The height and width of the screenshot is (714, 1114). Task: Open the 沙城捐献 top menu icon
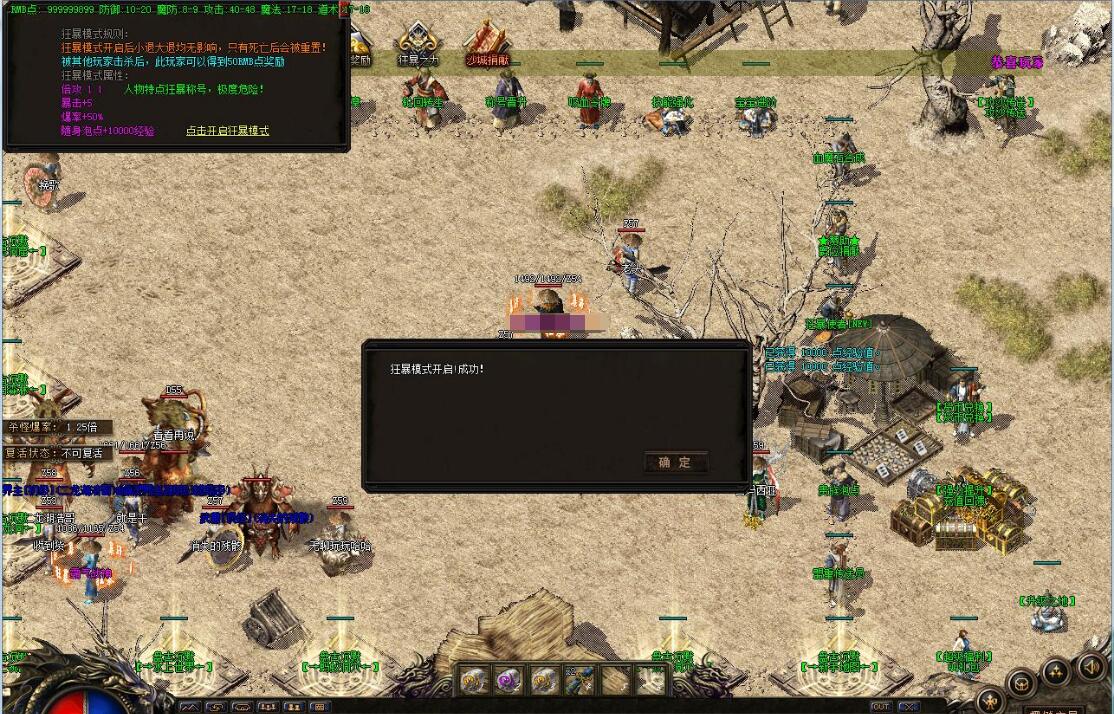click(487, 42)
